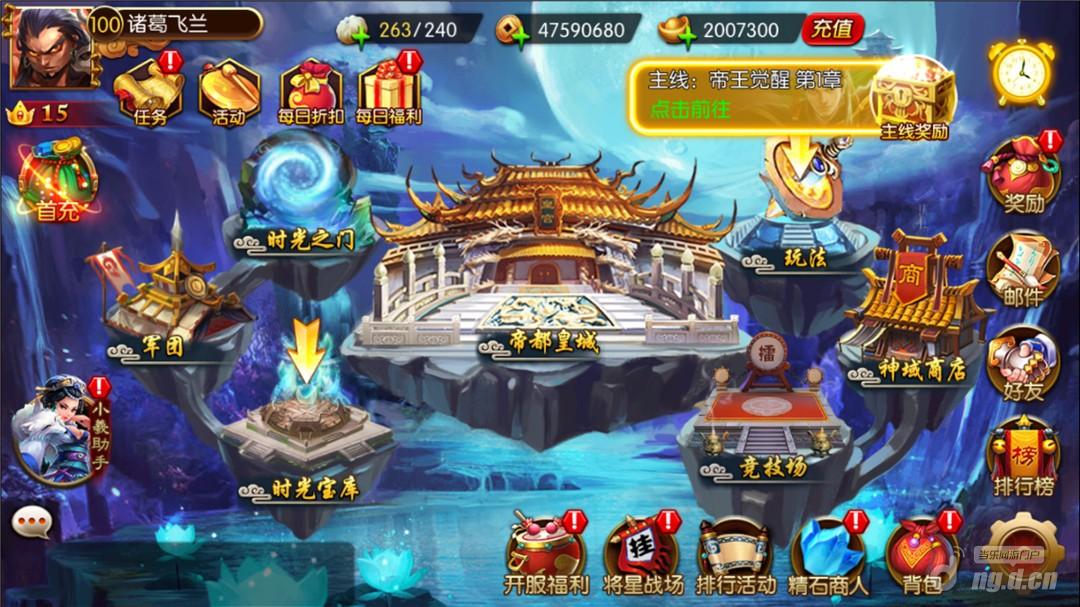Enter the 将星战场 battlefield icon
The image size is (1080, 607).
[x=643, y=556]
